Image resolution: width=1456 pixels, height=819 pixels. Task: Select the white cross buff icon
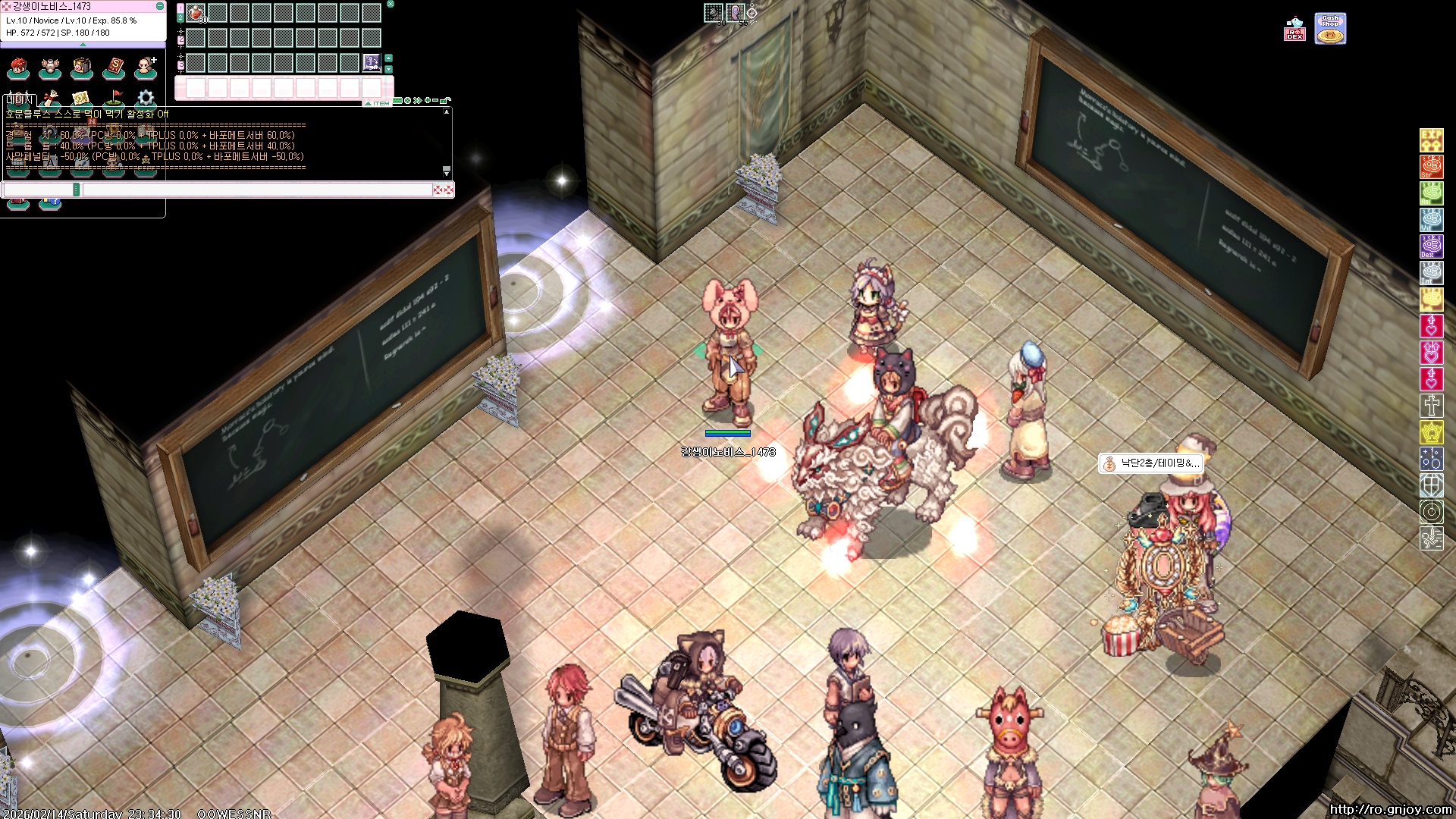coord(1431,406)
